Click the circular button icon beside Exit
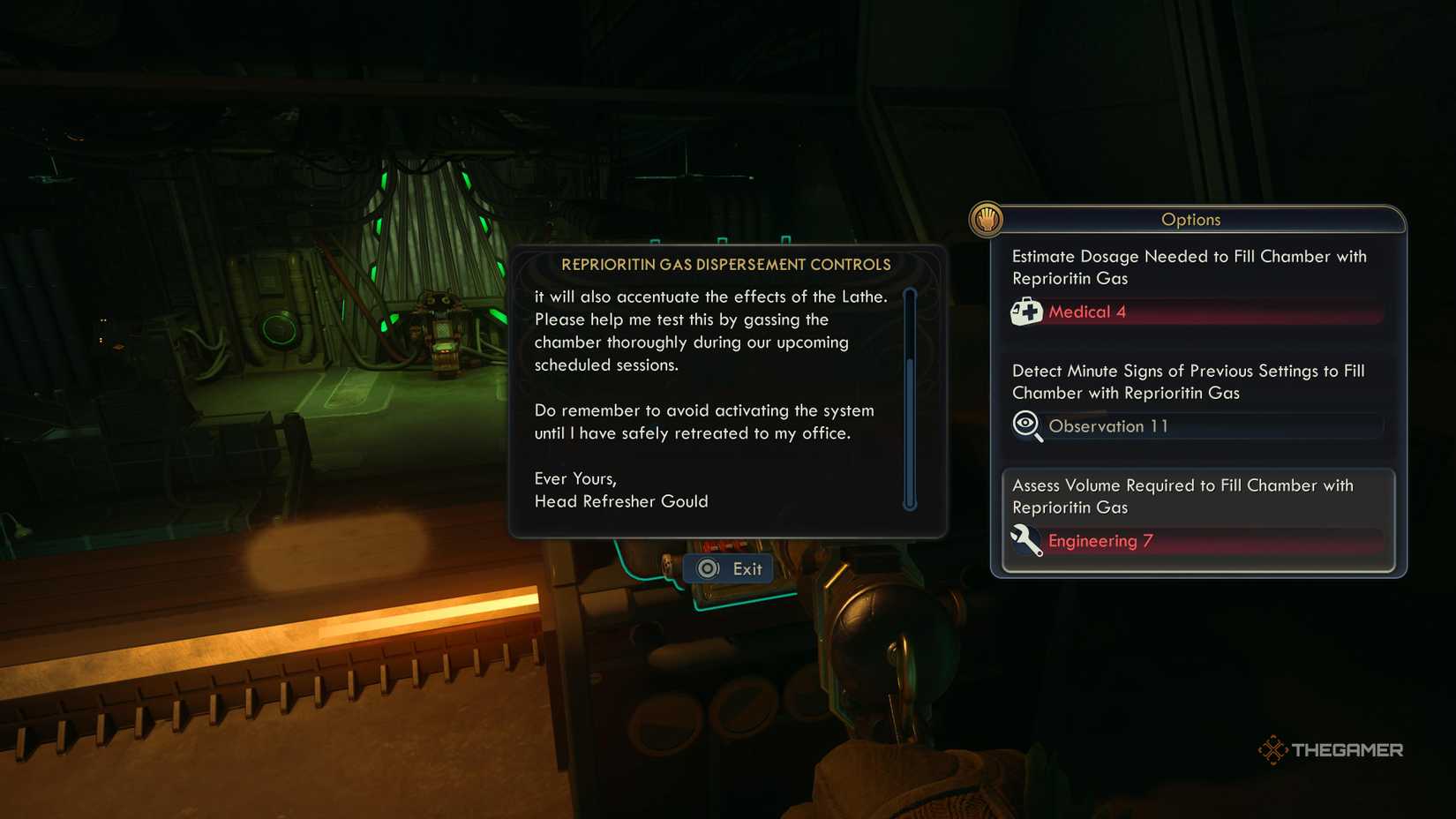The image size is (1456, 819). (706, 569)
